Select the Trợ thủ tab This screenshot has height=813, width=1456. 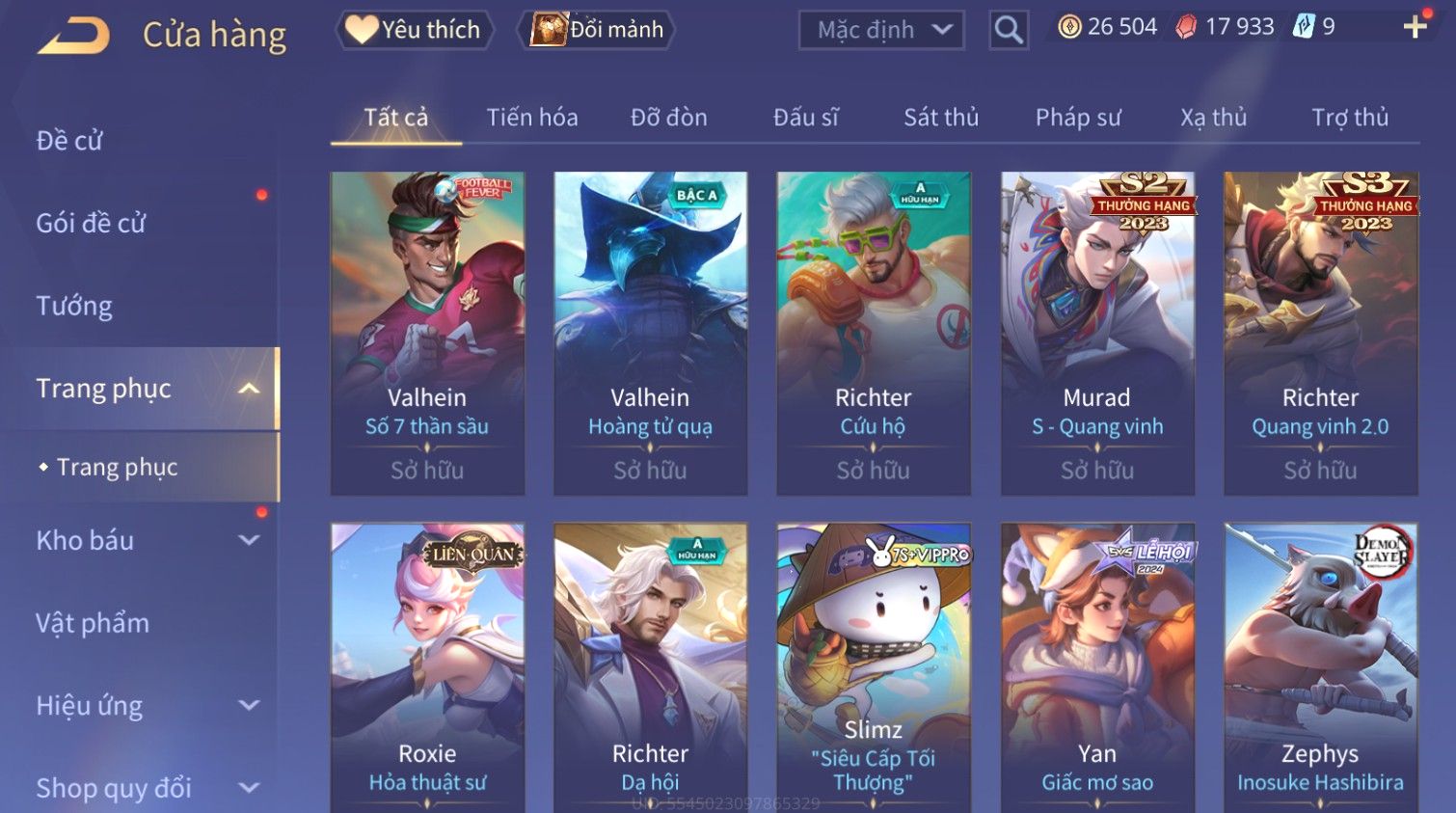[x=1350, y=118]
